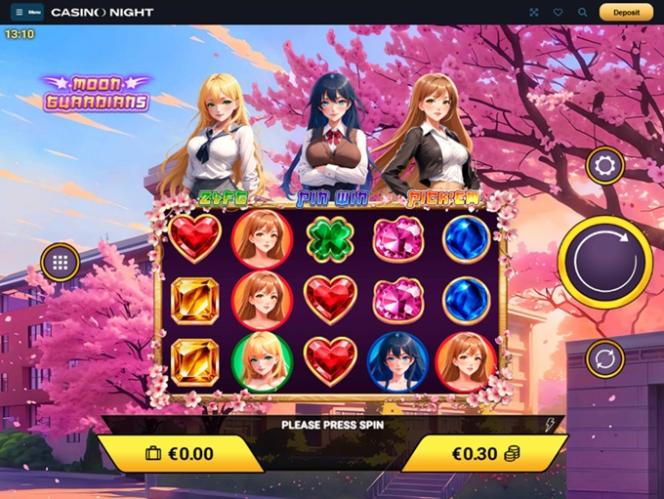Spin the reels with the large round button

click(x=606, y=262)
